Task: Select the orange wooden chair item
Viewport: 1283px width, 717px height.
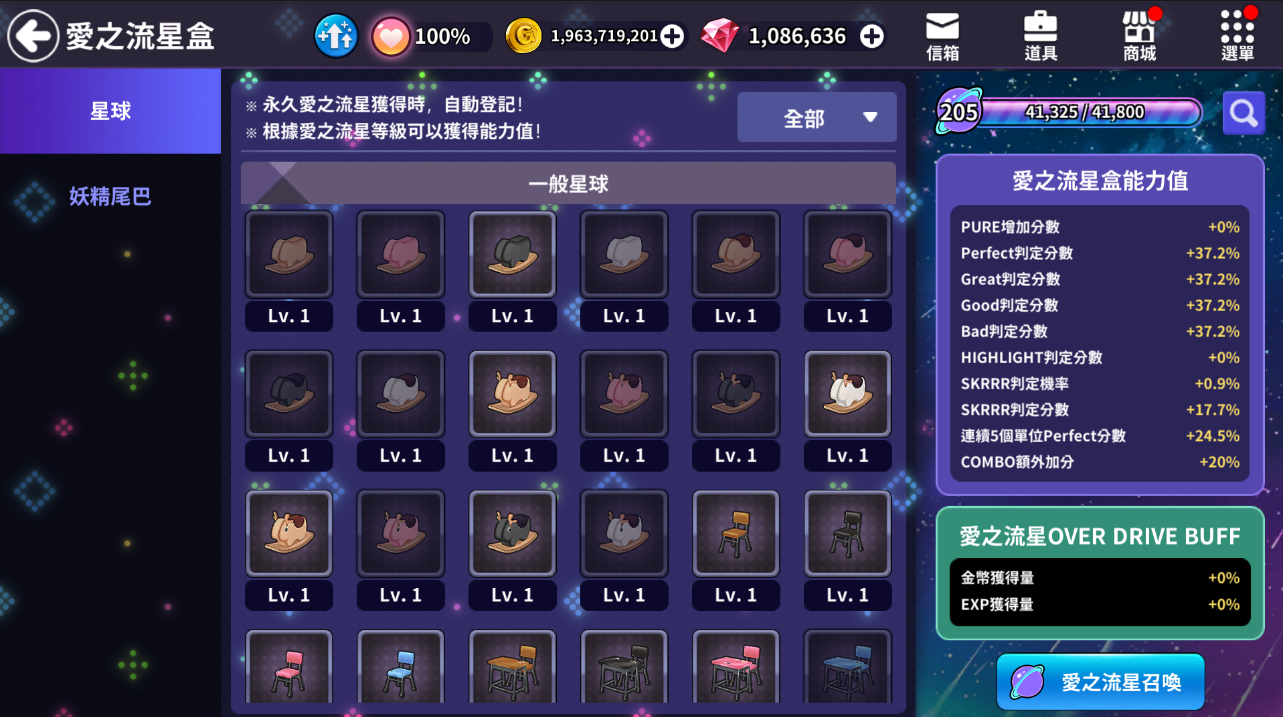Action: 736,533
